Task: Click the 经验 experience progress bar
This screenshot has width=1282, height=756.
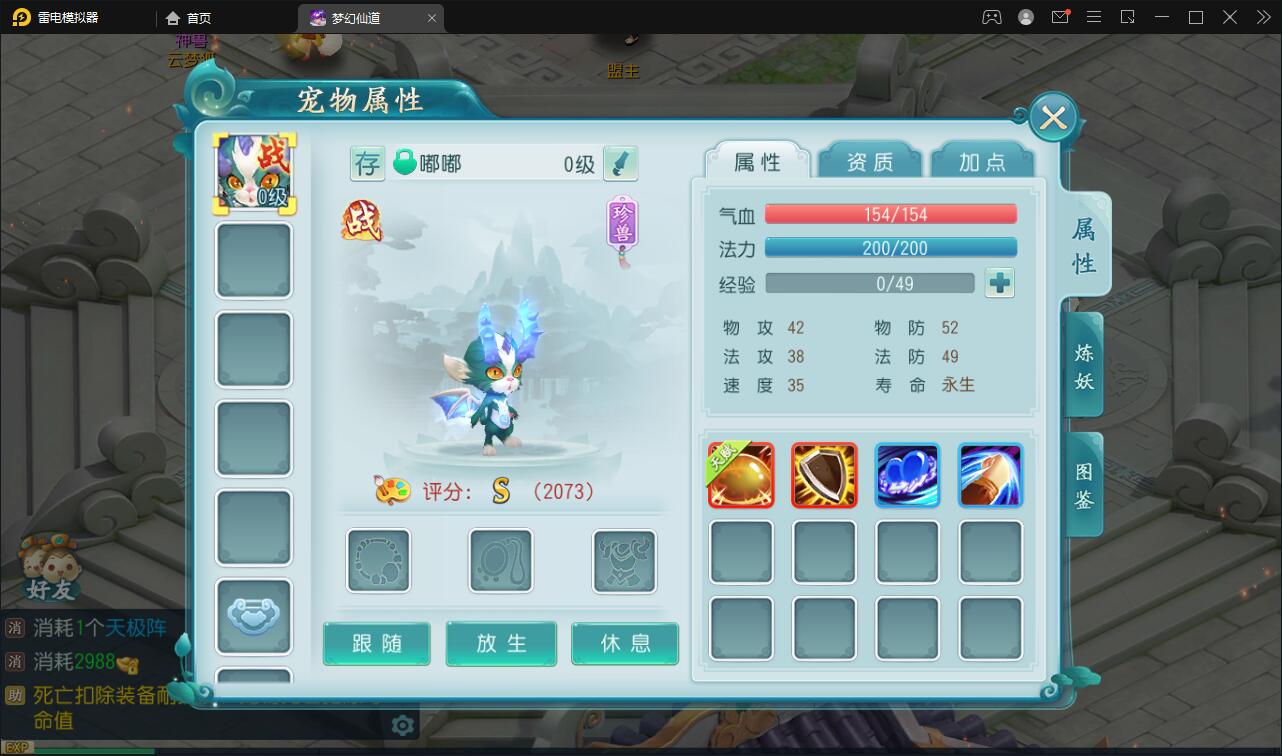Action: coord(870,283)
